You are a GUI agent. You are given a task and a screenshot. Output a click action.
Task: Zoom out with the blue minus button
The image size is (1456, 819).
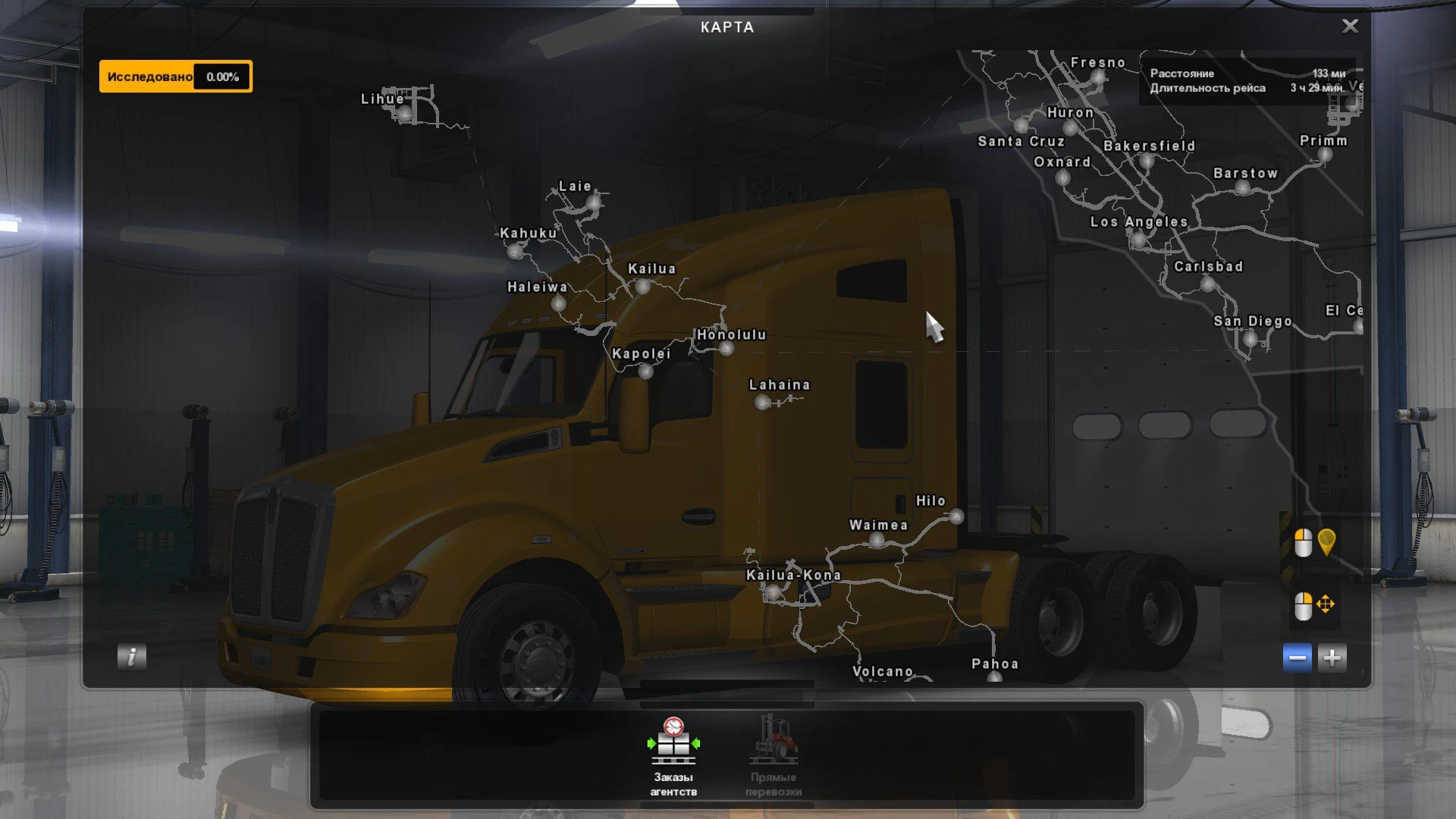(x=1298, y=657)
